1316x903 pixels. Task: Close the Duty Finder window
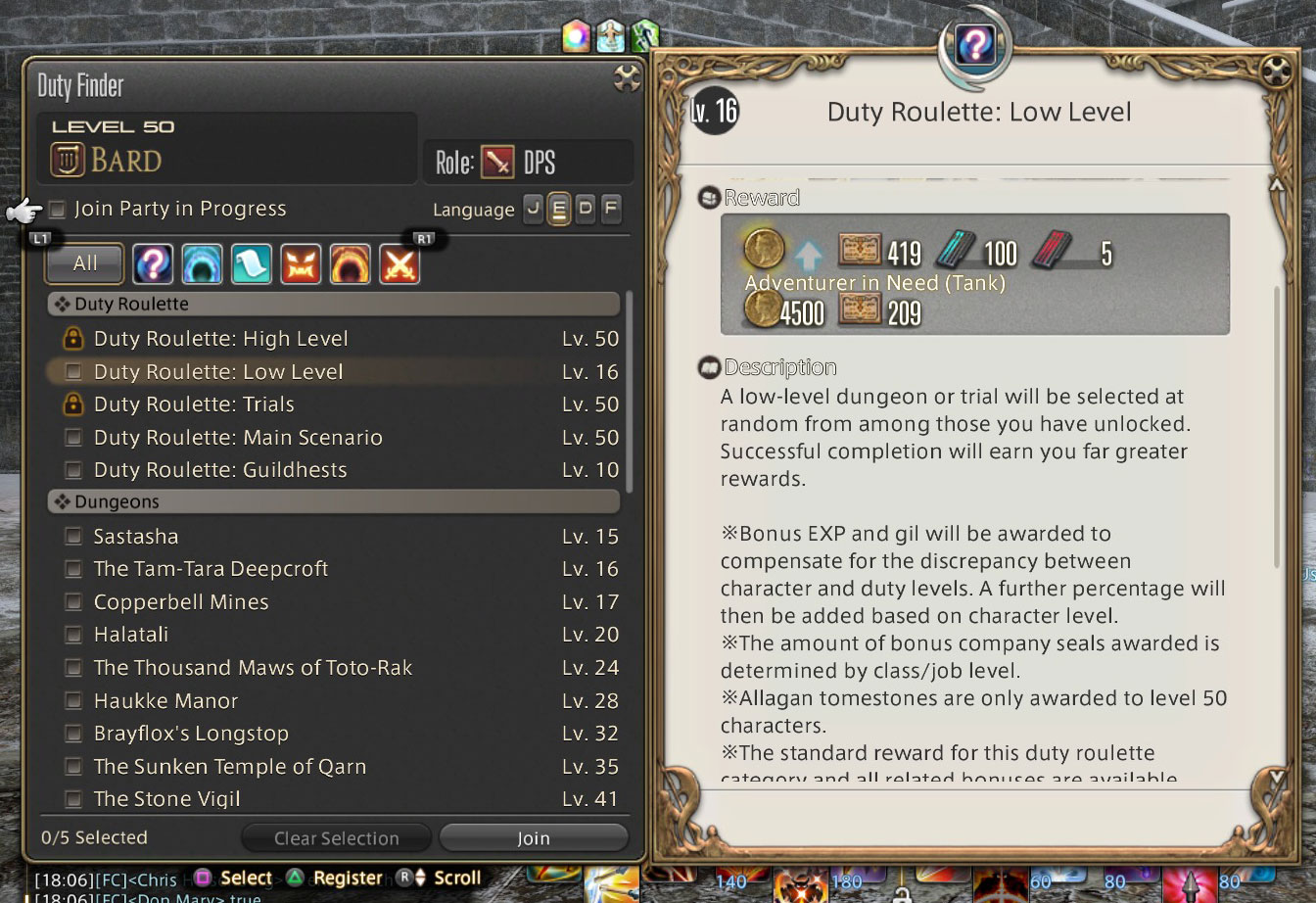coord(627,78)
